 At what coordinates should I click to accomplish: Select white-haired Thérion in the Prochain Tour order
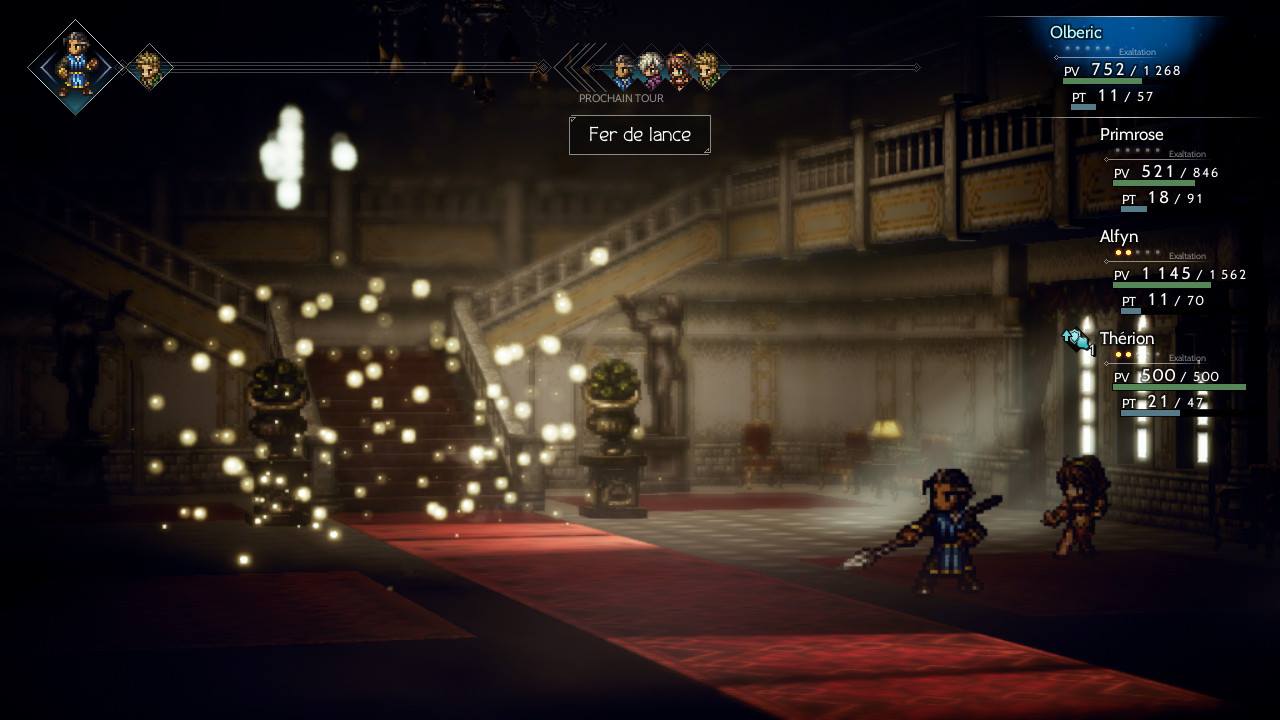point(651,68)
